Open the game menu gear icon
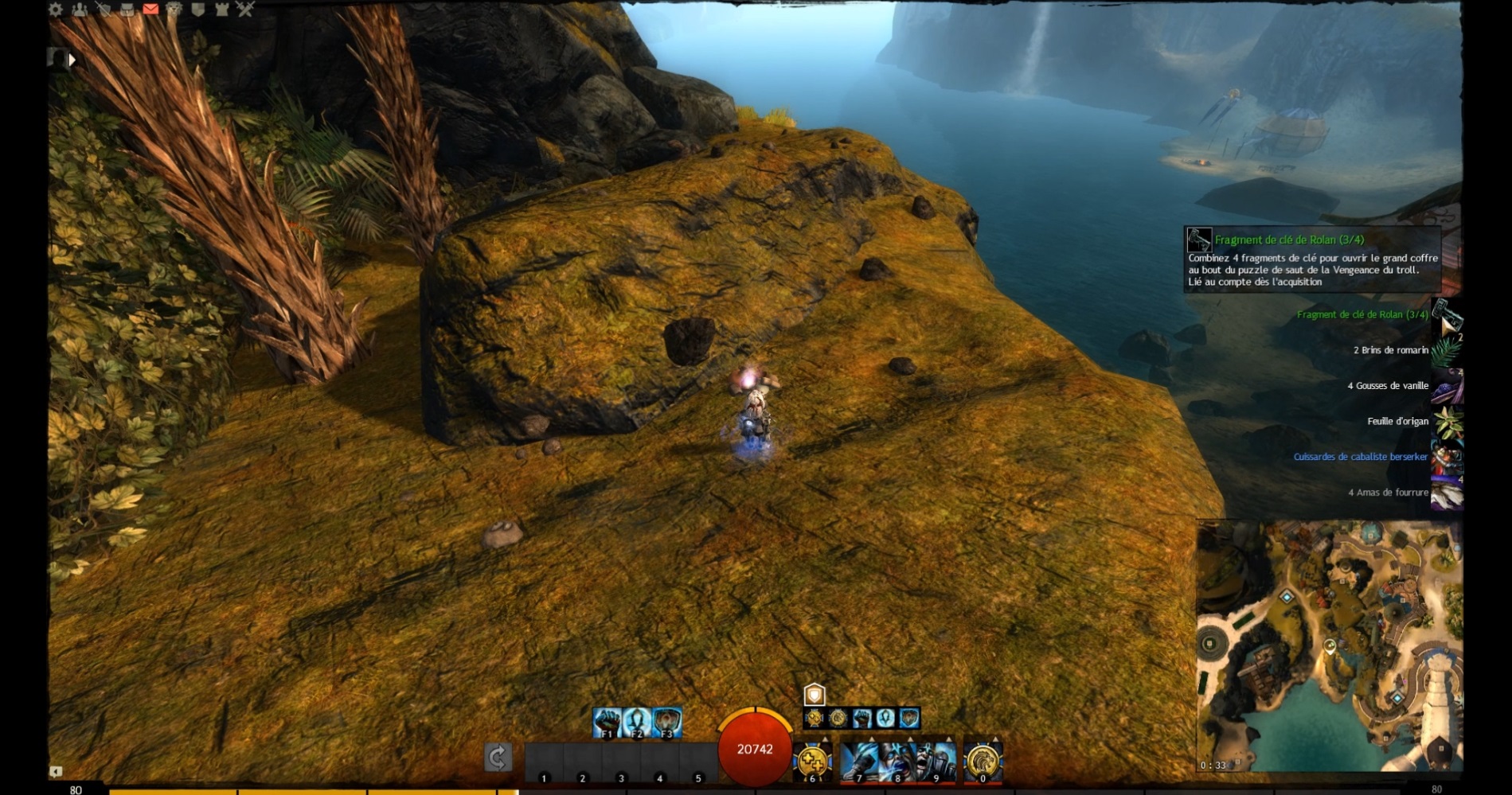The image size is (1512, 795). [x=56, y=10]
